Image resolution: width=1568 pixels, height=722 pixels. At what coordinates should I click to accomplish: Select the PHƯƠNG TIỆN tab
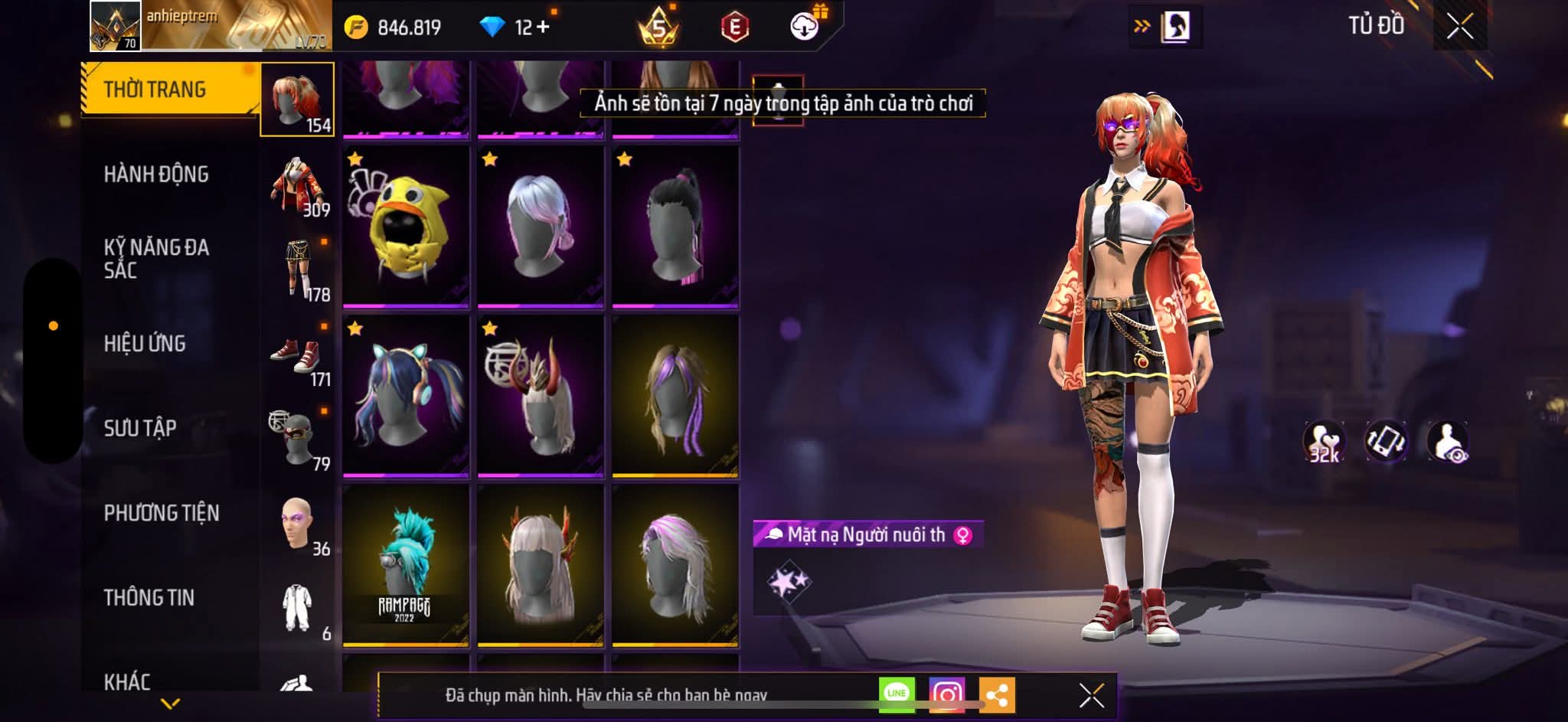162,513
